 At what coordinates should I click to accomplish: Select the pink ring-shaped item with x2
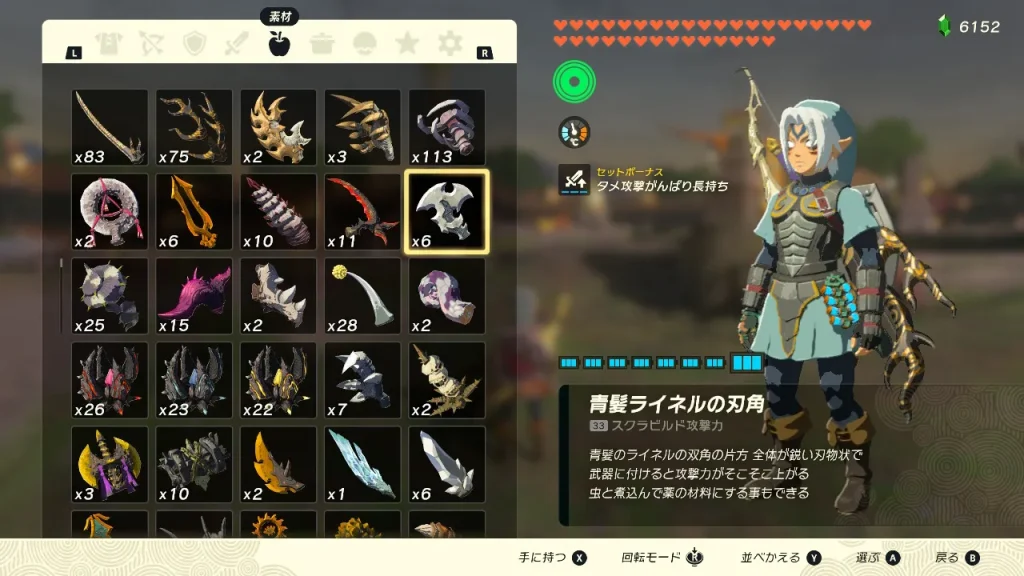pyautogui.click(x=109, y=211)
